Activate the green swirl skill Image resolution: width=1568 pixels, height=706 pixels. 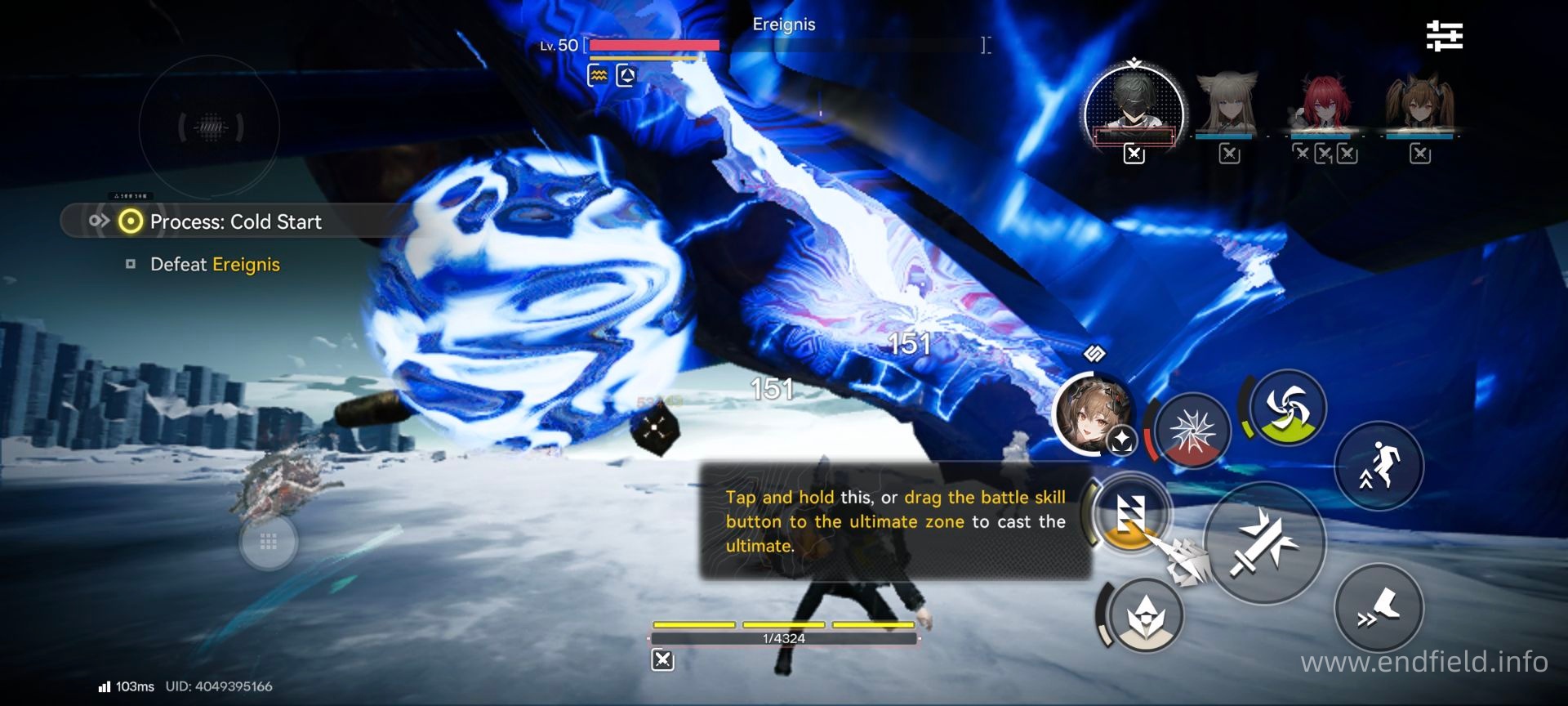[x=1287, y=408]
